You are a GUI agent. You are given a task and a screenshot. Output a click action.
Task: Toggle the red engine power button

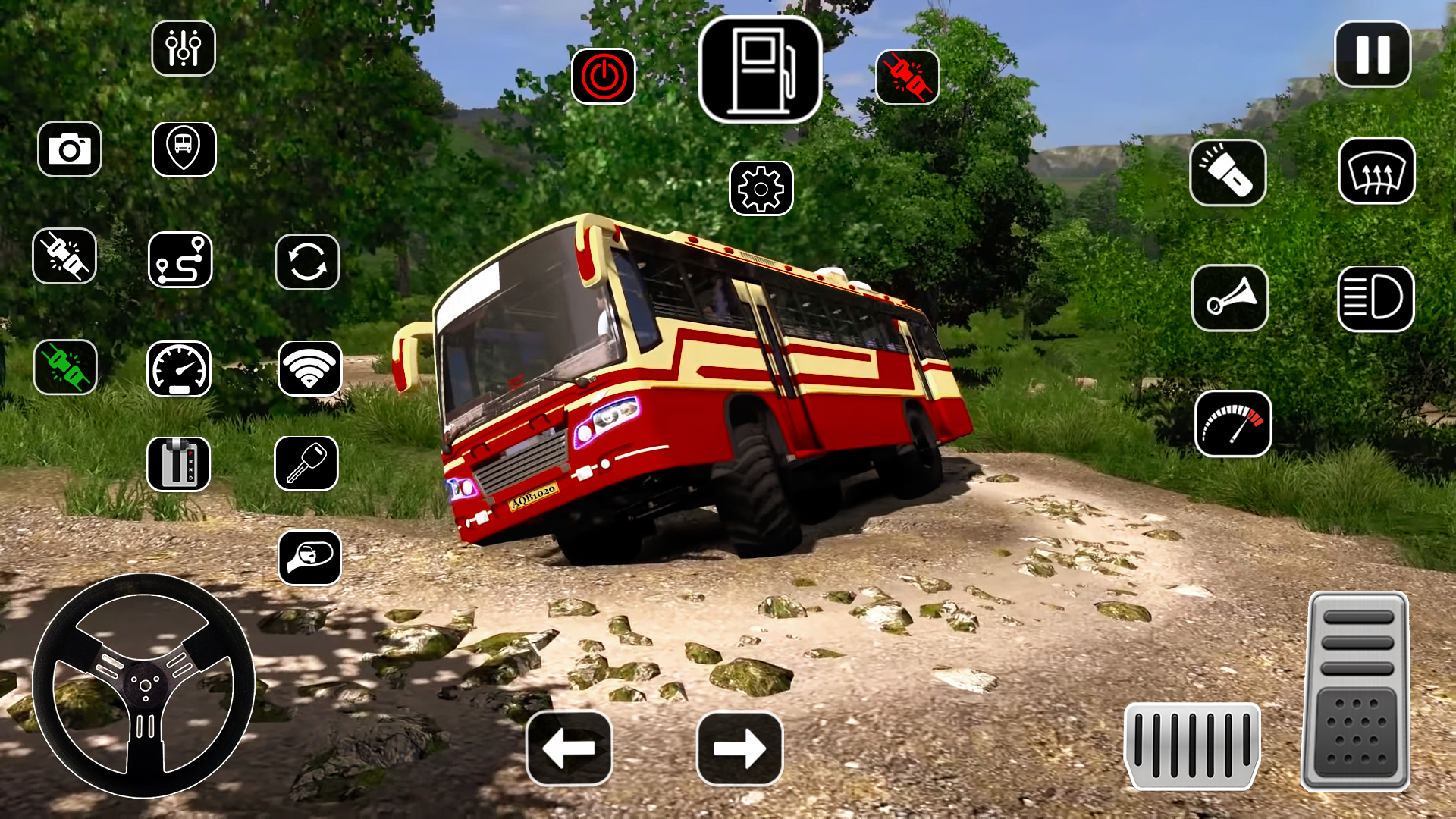tap(604, 77)
